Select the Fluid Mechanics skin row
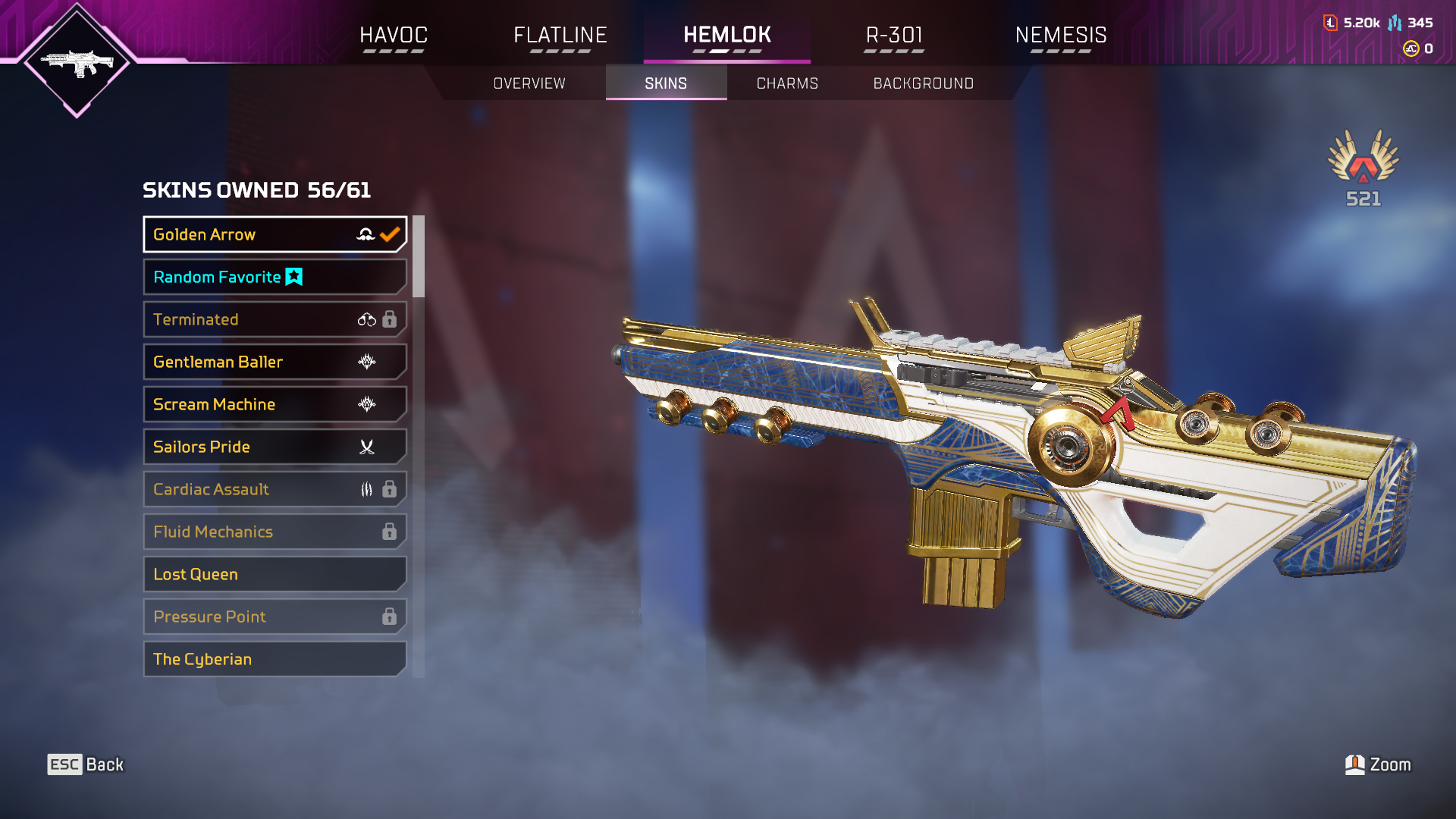Screen dimensions: 1456x819 [275, 532]
